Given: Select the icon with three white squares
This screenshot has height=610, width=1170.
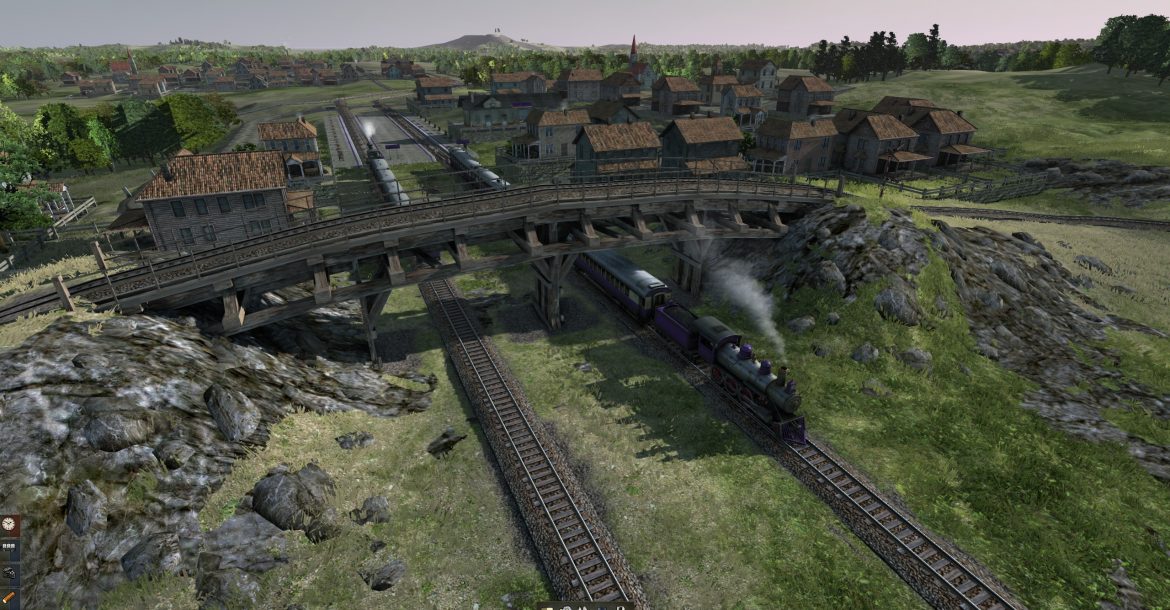Looking at the screenshot, I should [x=8, y=547].
